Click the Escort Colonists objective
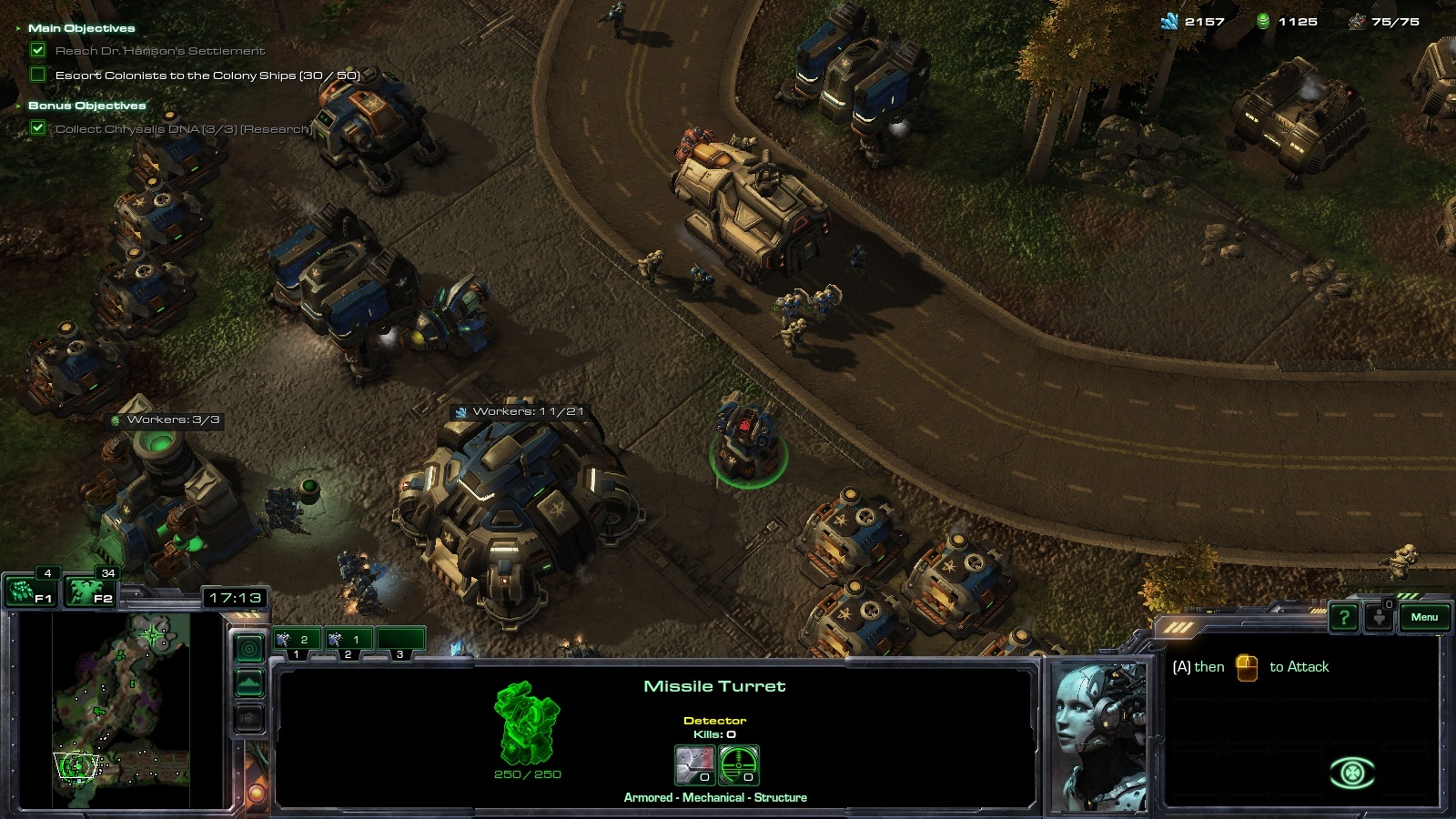 point(207,76)
